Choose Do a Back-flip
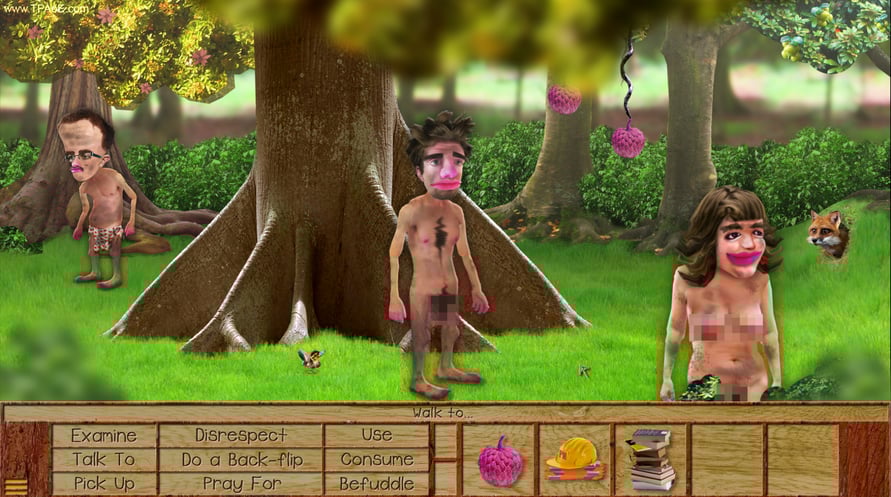891x497 pixels. pos(240,459)
